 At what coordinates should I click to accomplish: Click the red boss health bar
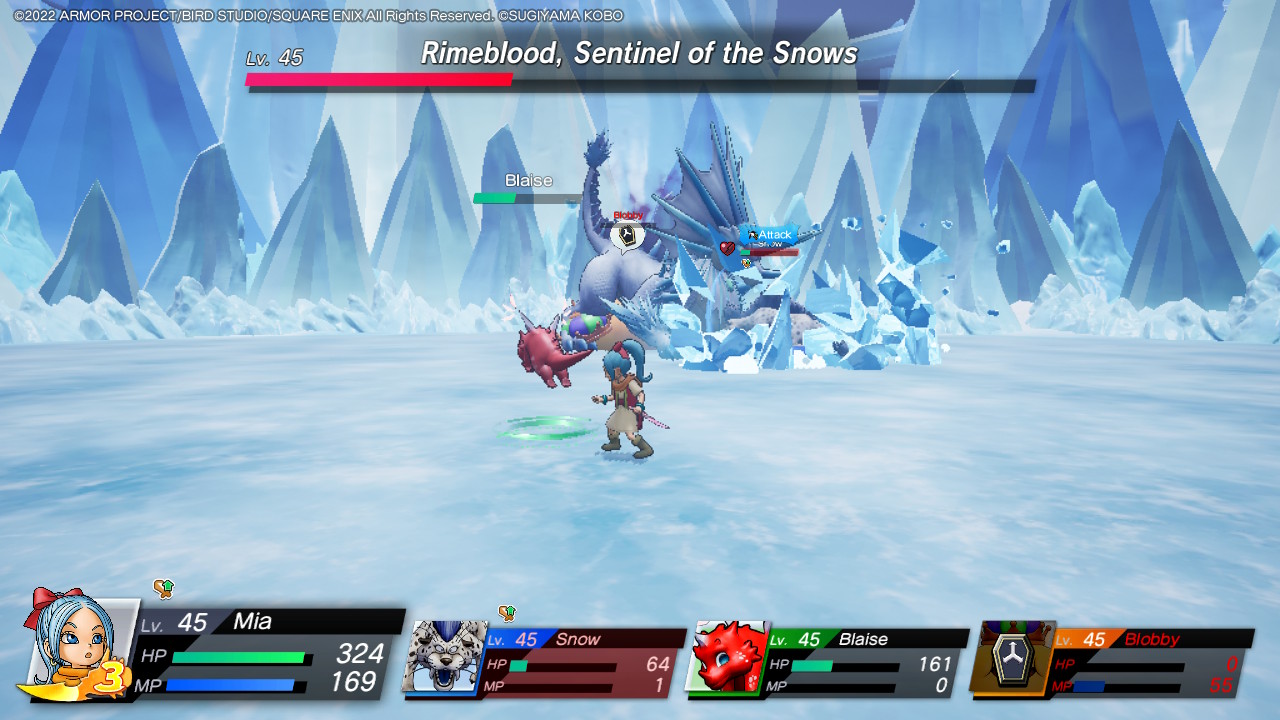coord(380,81)
